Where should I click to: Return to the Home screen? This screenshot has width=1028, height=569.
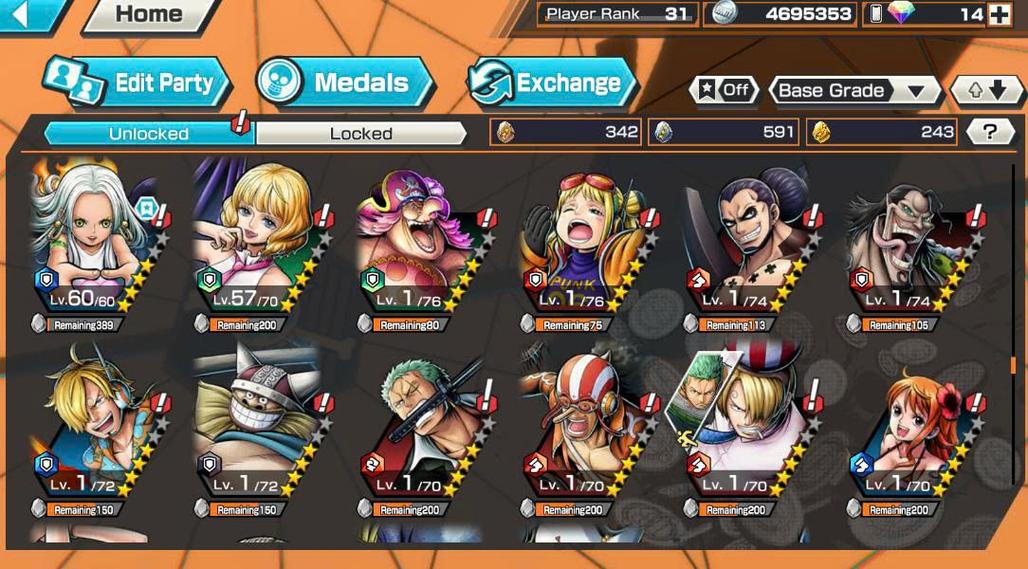[x=148, y=15]
